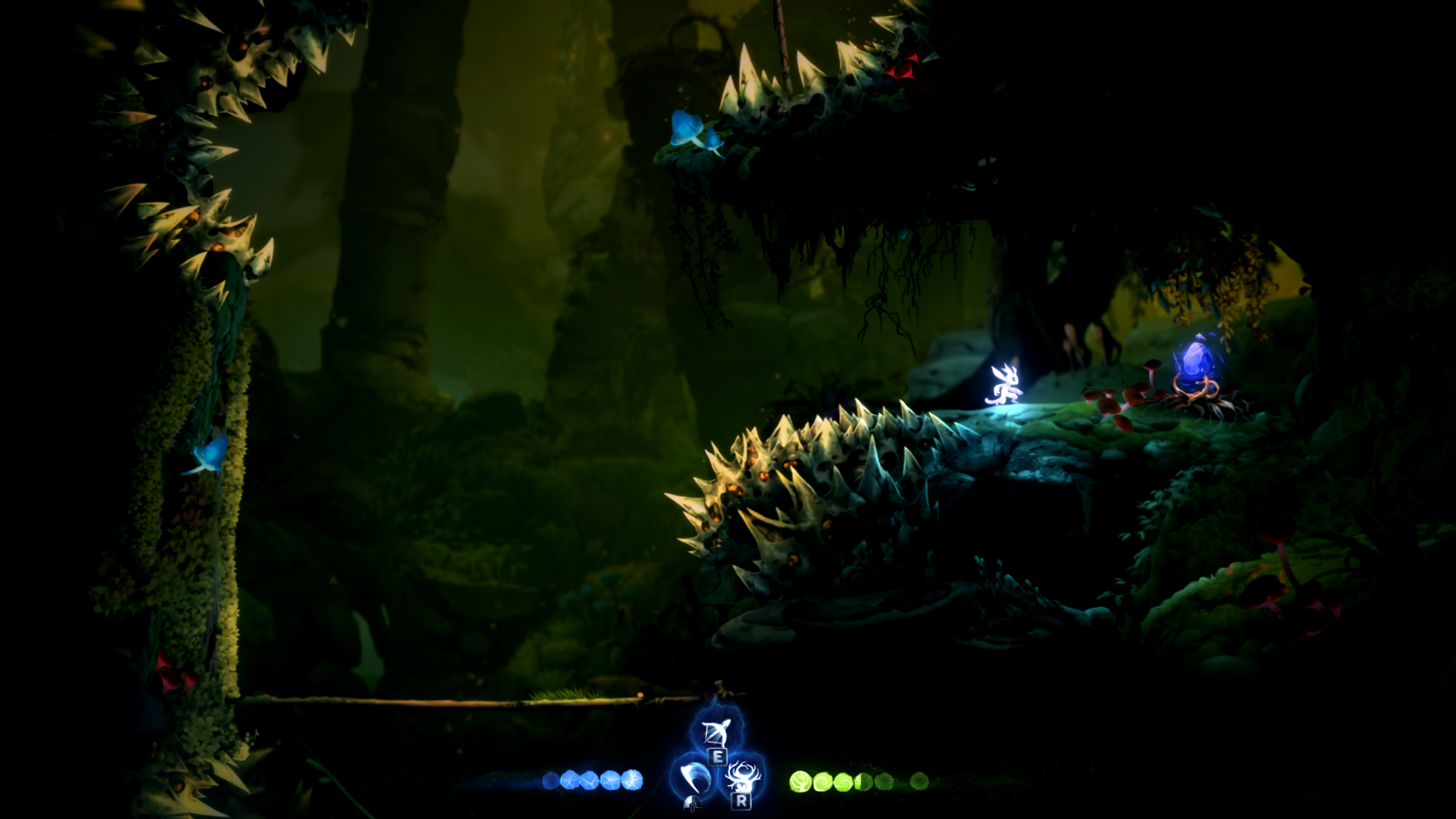Click the mouse-button binding icon below Spirit Edge

(x=692, y=804)
